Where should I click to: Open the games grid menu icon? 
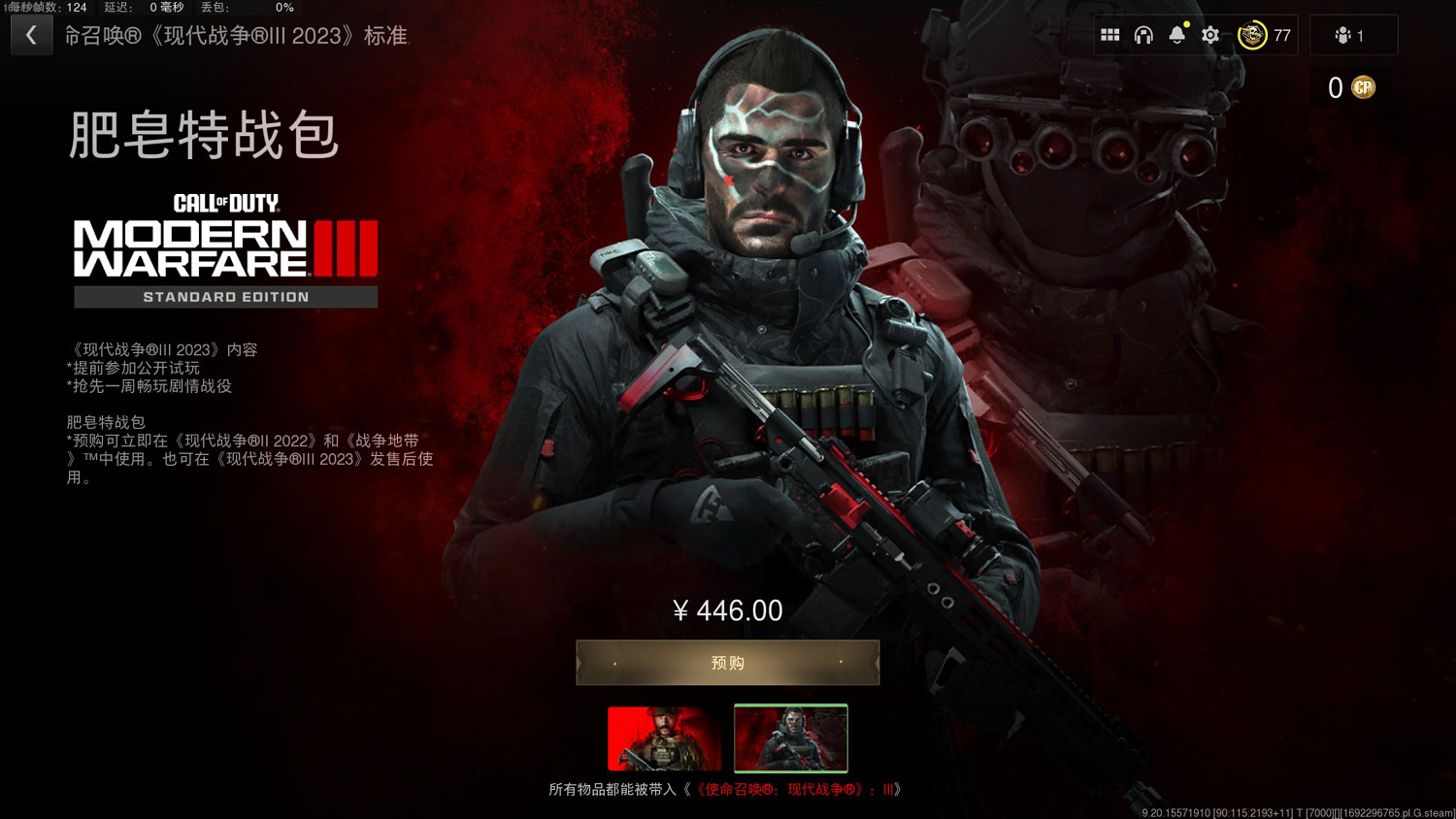[x=1110, y=34]
